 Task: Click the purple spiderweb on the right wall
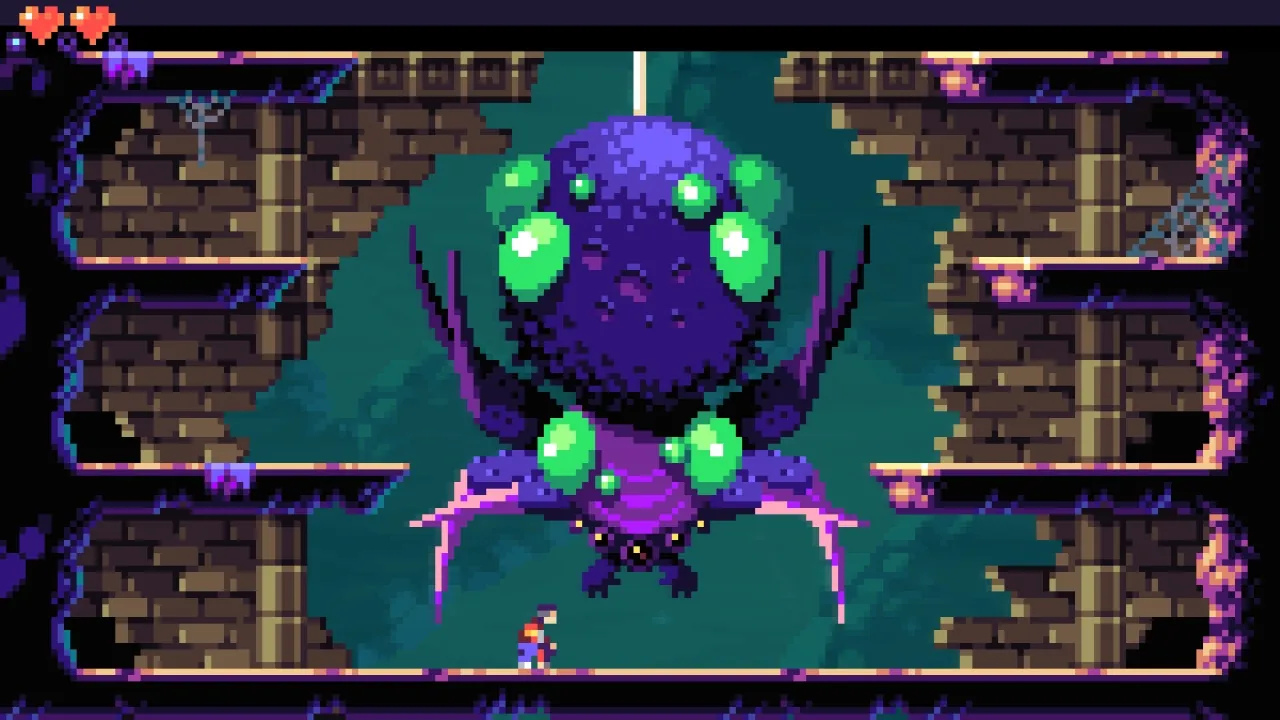pos(1180,215)
